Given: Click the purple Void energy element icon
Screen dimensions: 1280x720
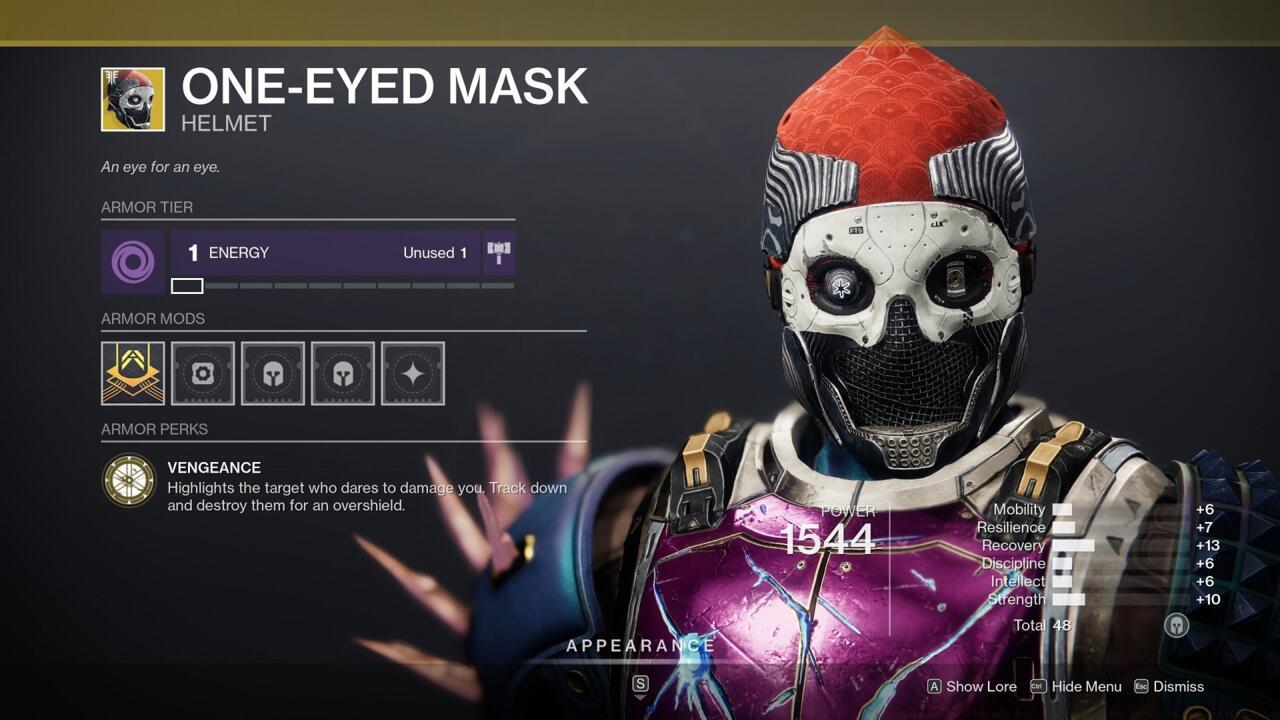Looking at the screenshot, I should tap(132, 262).
